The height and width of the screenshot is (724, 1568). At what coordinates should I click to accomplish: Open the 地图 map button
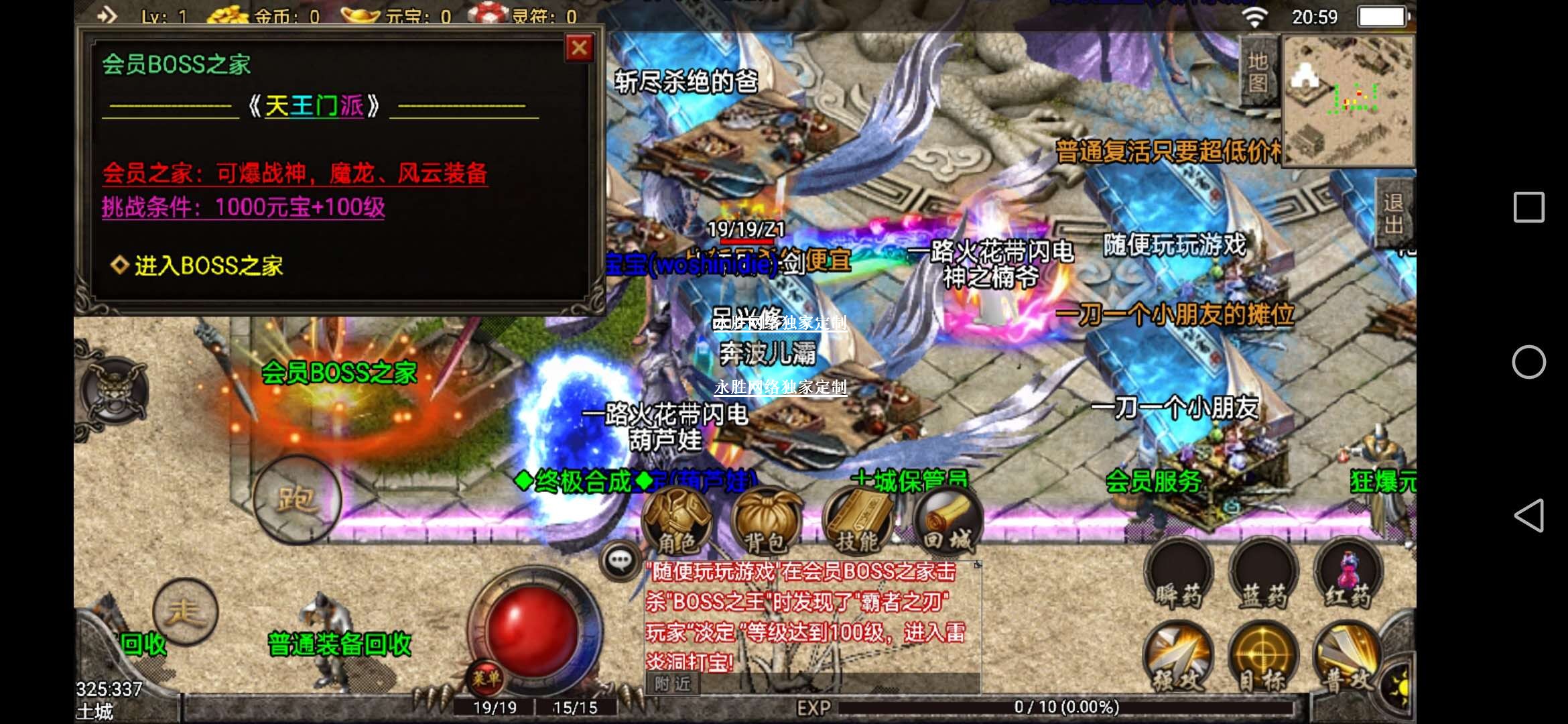click(x=1258, y=71)
